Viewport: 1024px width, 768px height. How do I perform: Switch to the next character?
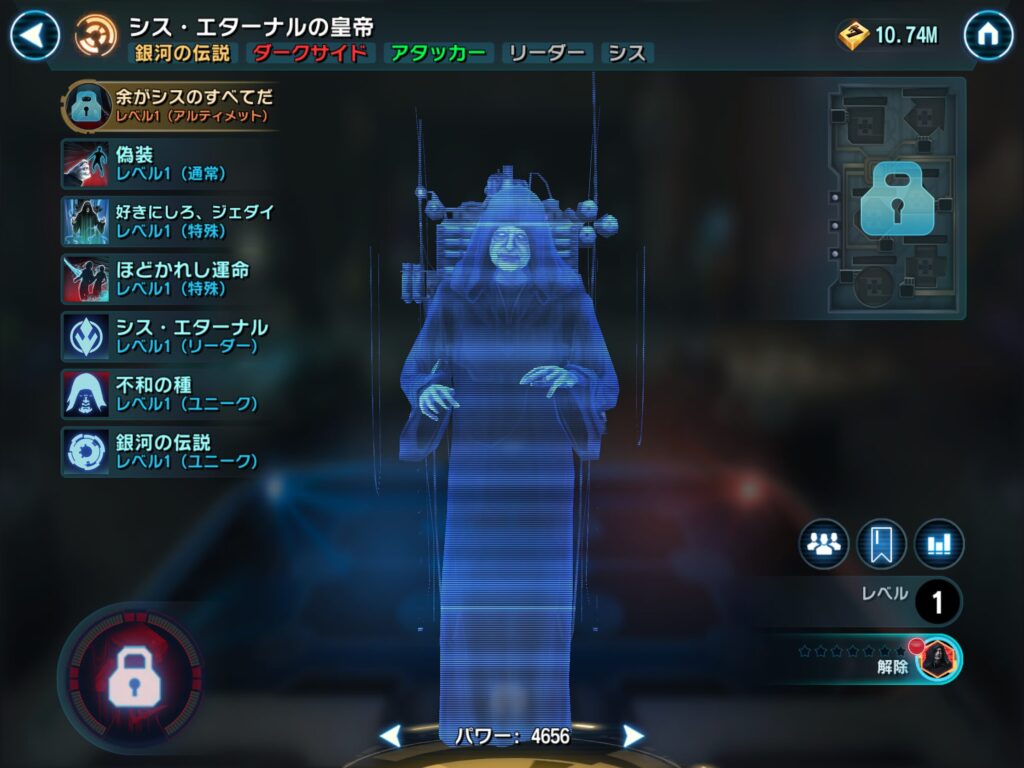click(x=633, y=737)
